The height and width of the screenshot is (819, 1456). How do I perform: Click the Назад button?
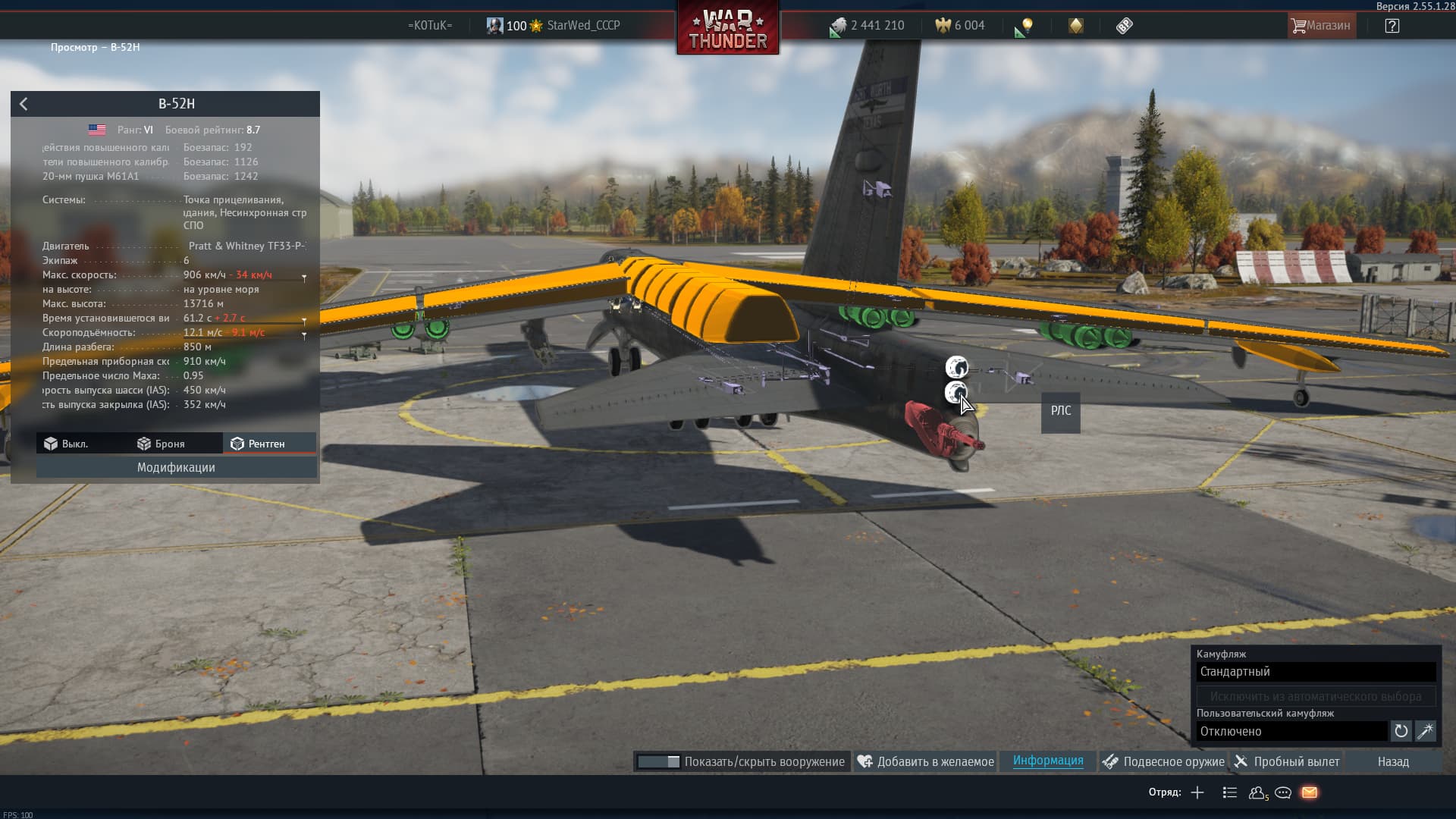click(x=1393, y=761)
